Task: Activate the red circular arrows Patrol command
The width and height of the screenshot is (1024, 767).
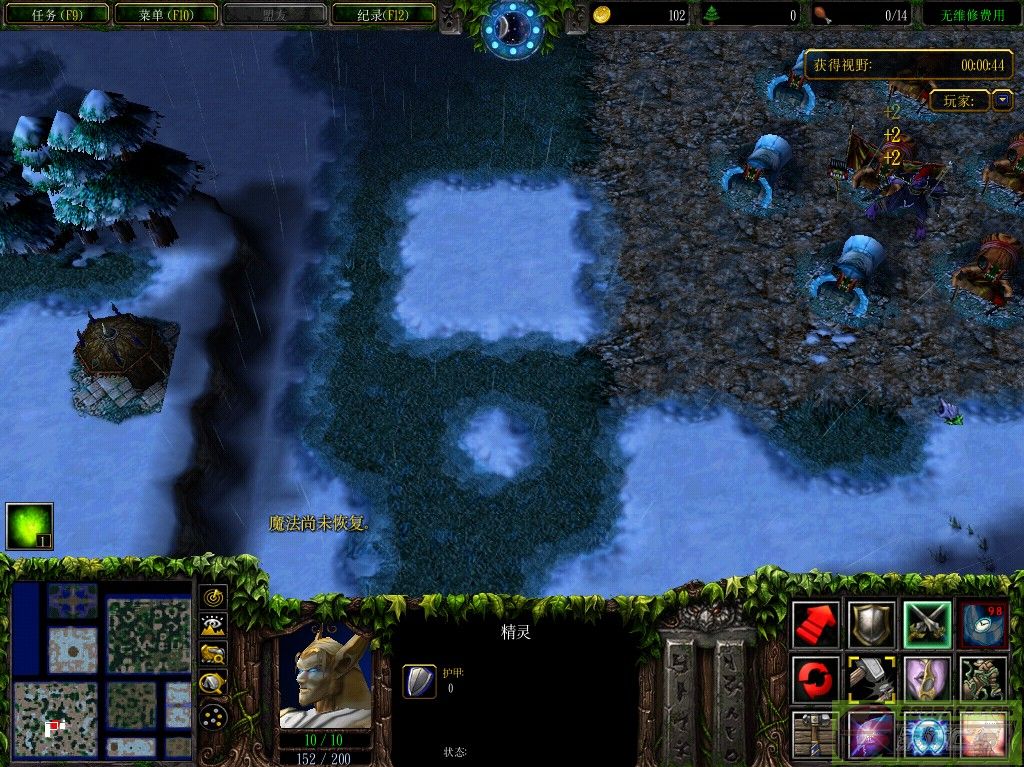Action: pyautogui.click(x=816, y=679)
